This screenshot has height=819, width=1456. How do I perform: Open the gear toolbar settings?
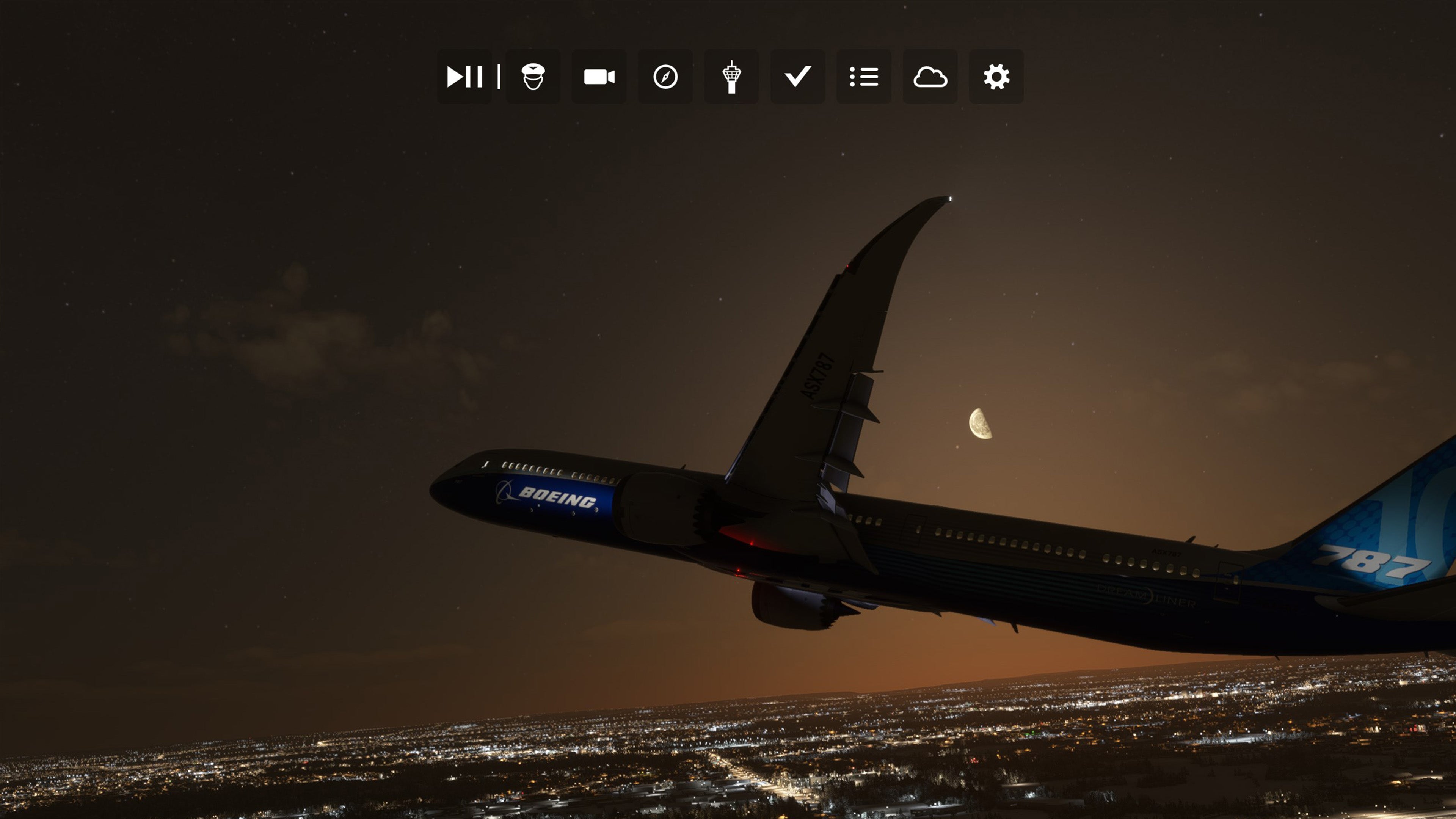click(x=996, y=76)
